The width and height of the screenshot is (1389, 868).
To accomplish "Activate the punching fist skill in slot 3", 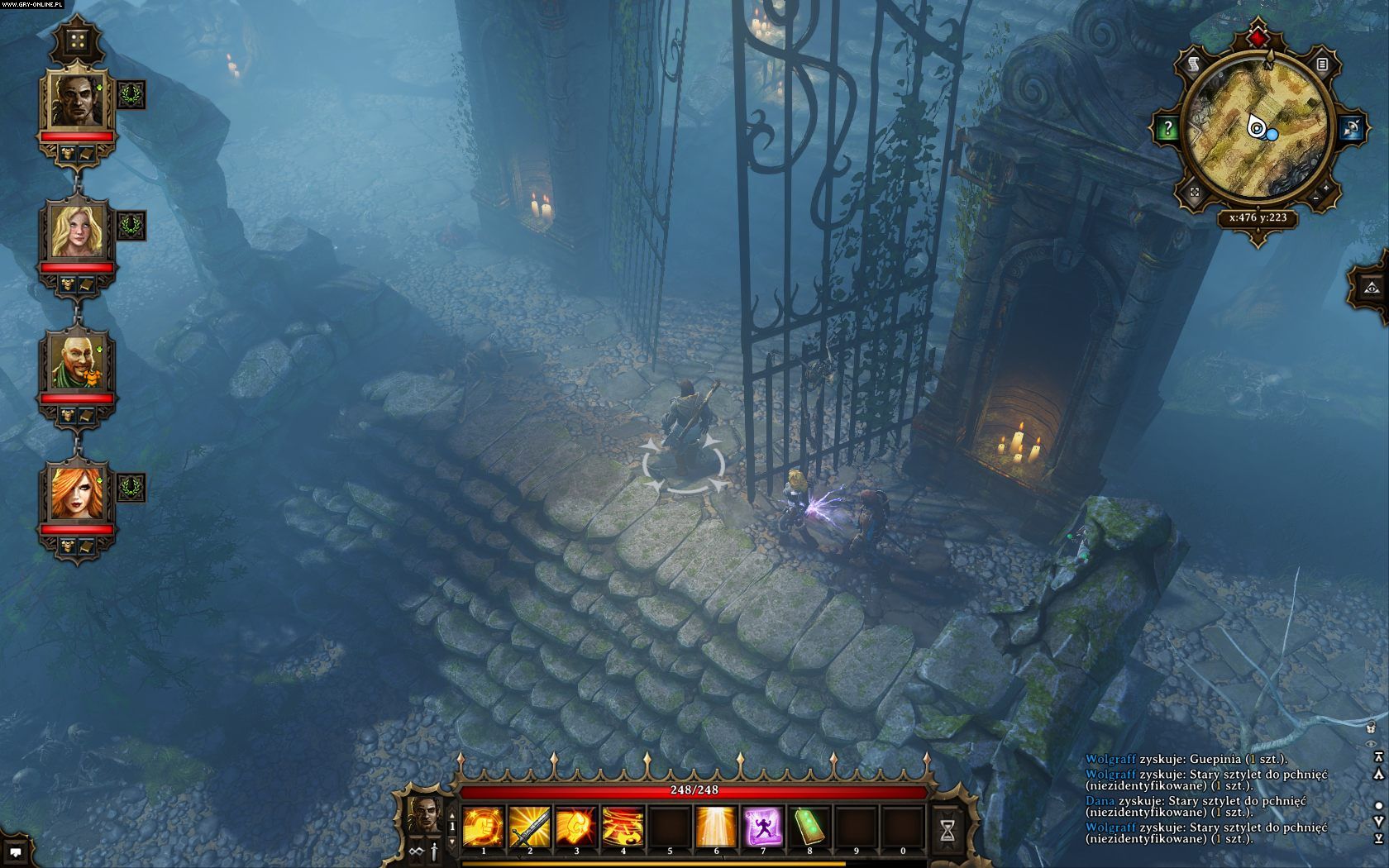I will [576, 827].
